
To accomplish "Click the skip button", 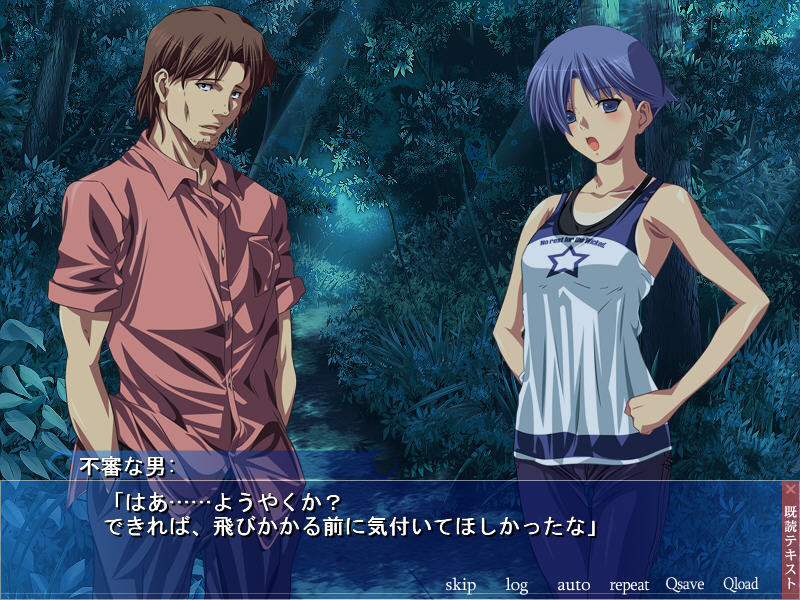I will point(460,584).
